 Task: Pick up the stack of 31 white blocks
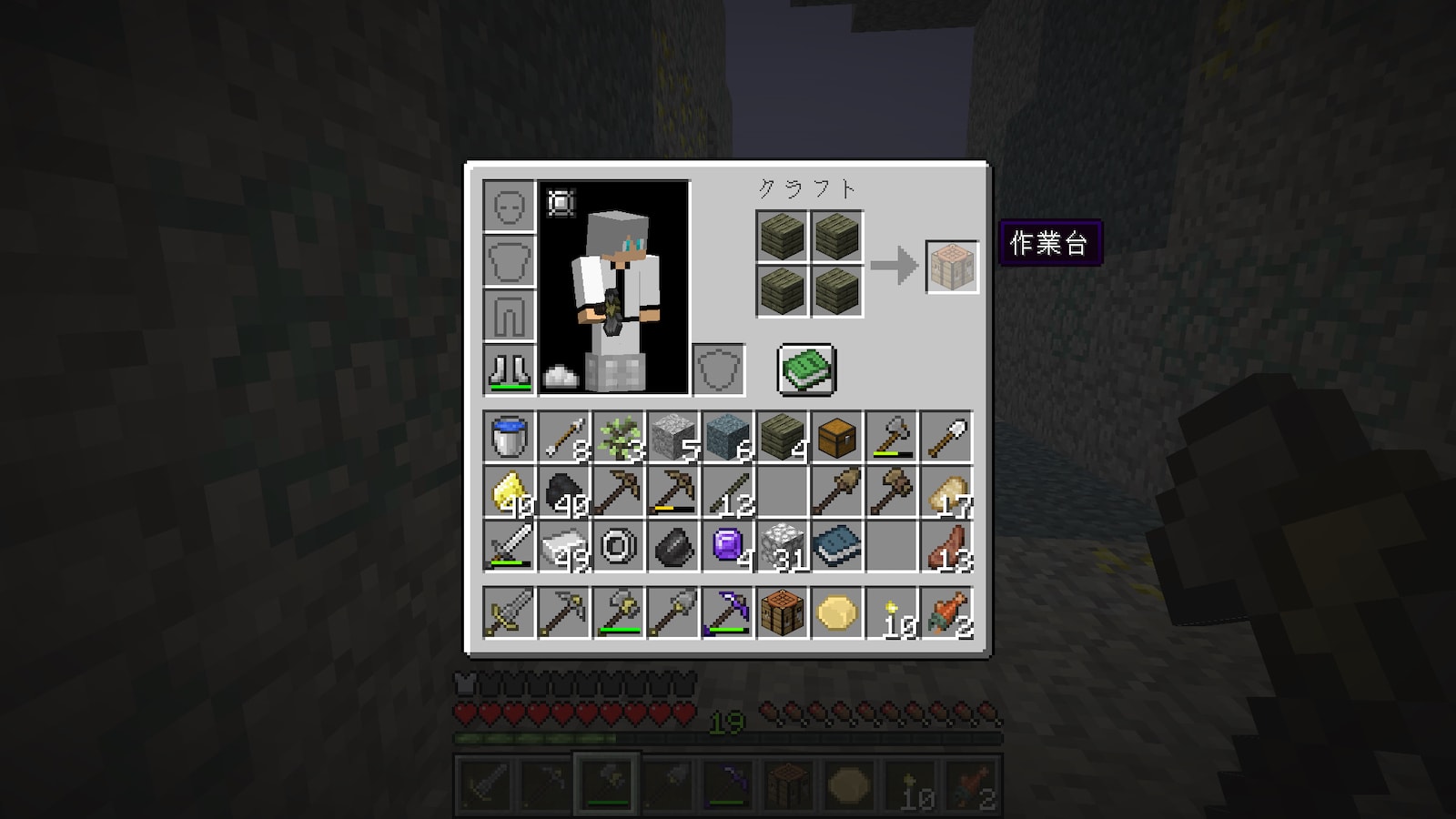[783, 547]
